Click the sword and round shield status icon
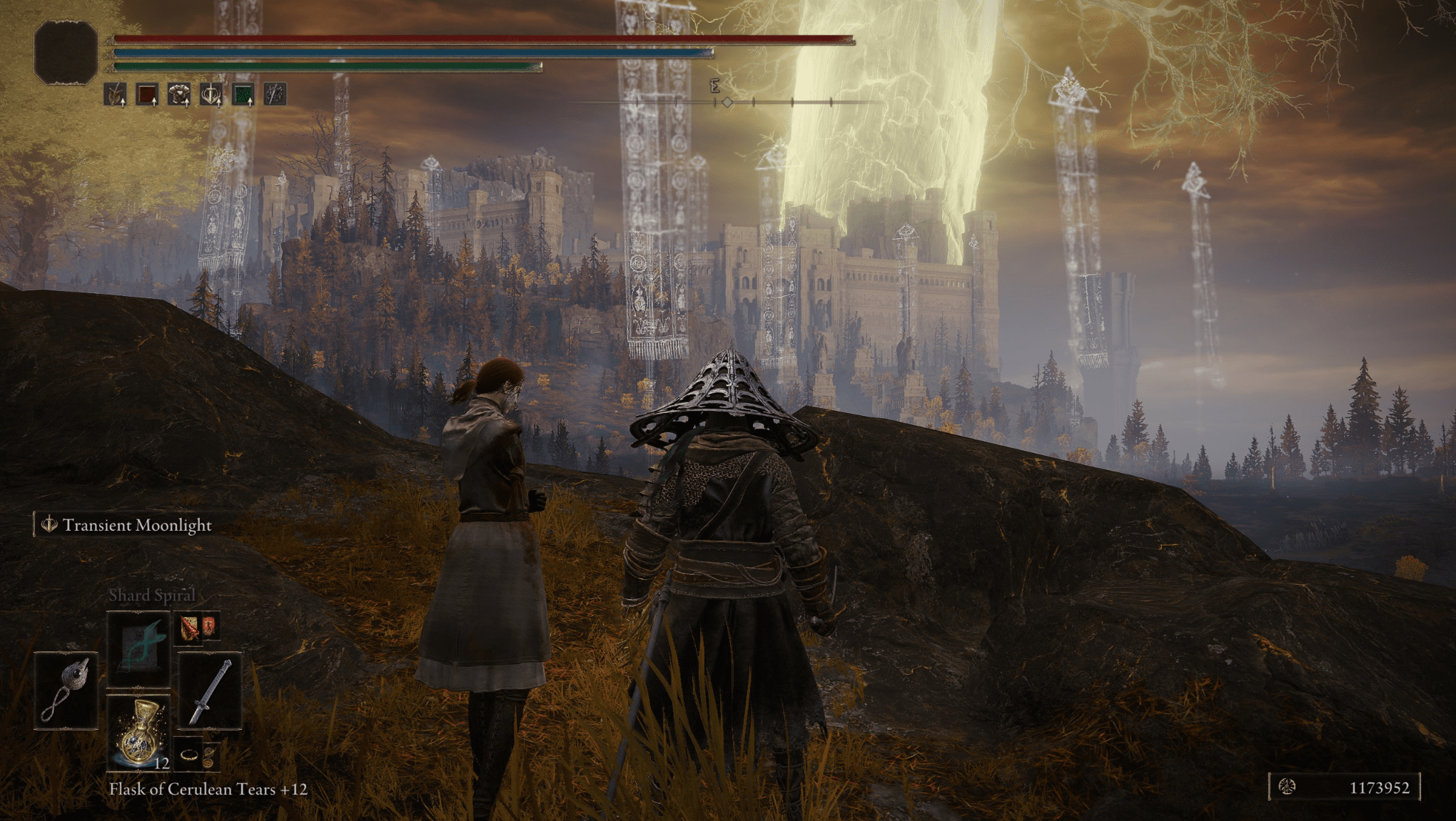 tap(275, 94)
